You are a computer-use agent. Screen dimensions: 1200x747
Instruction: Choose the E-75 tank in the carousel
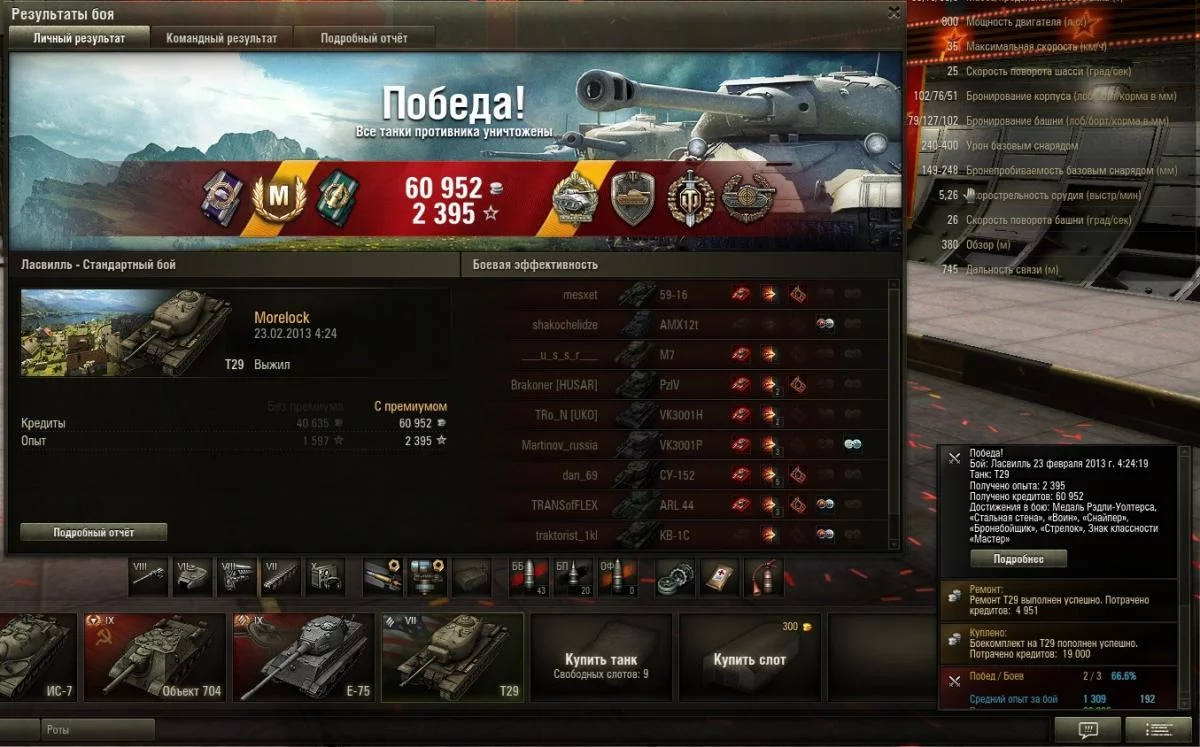(x=303, y=656)
